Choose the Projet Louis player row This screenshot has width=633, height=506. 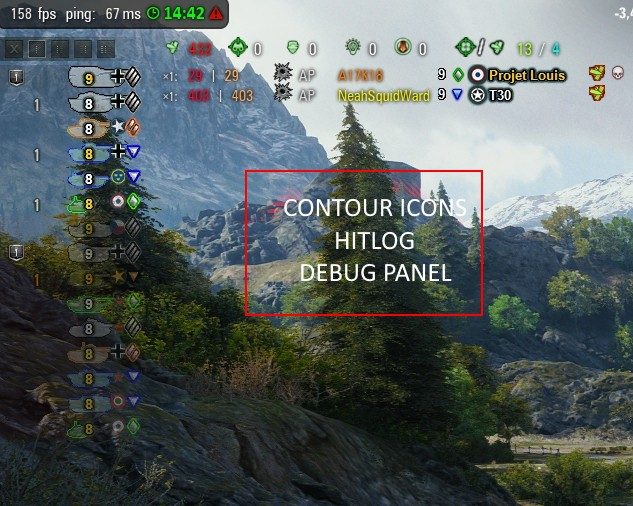tap(527, 75)
